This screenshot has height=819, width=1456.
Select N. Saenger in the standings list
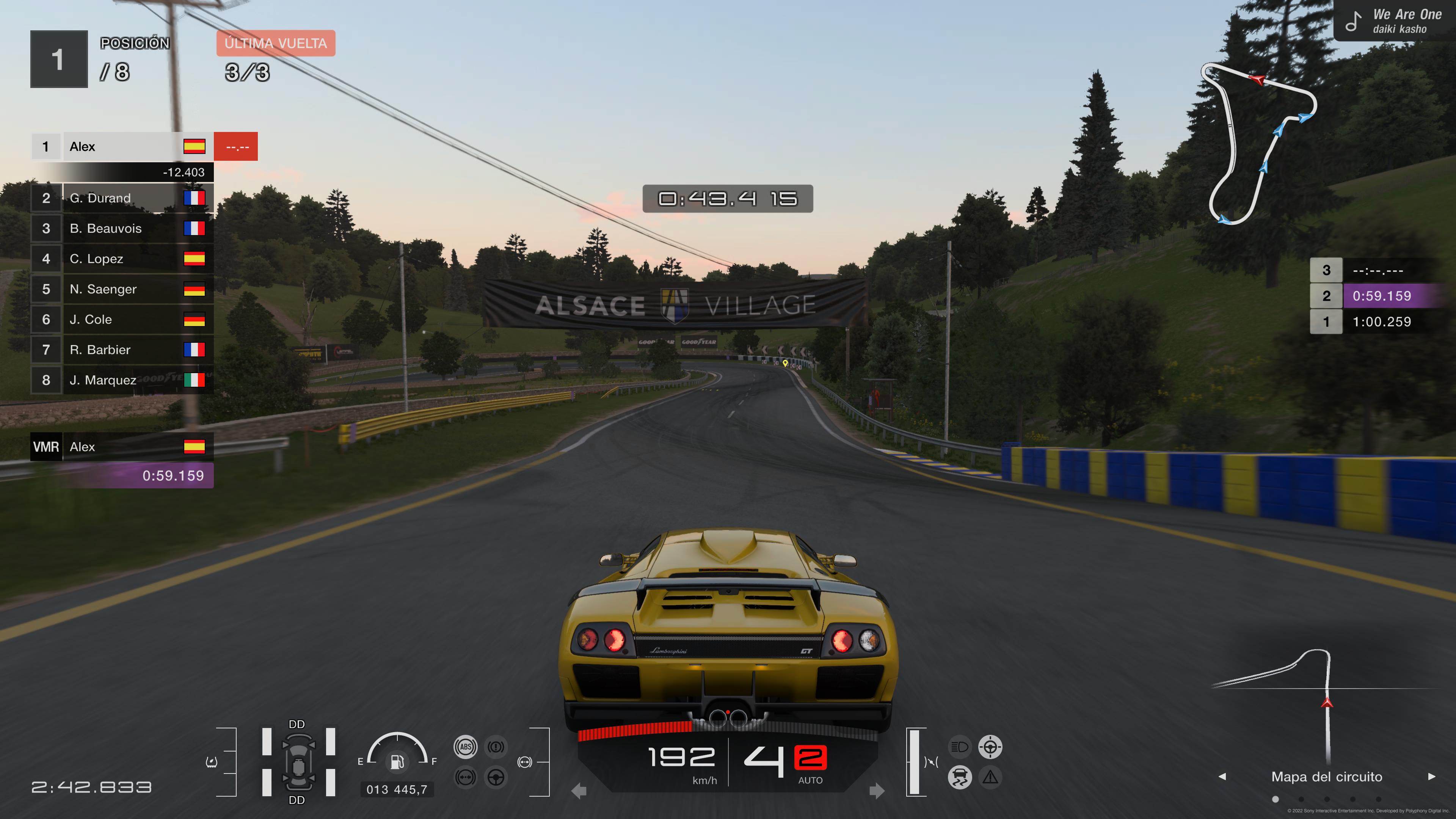click(121, 289)
